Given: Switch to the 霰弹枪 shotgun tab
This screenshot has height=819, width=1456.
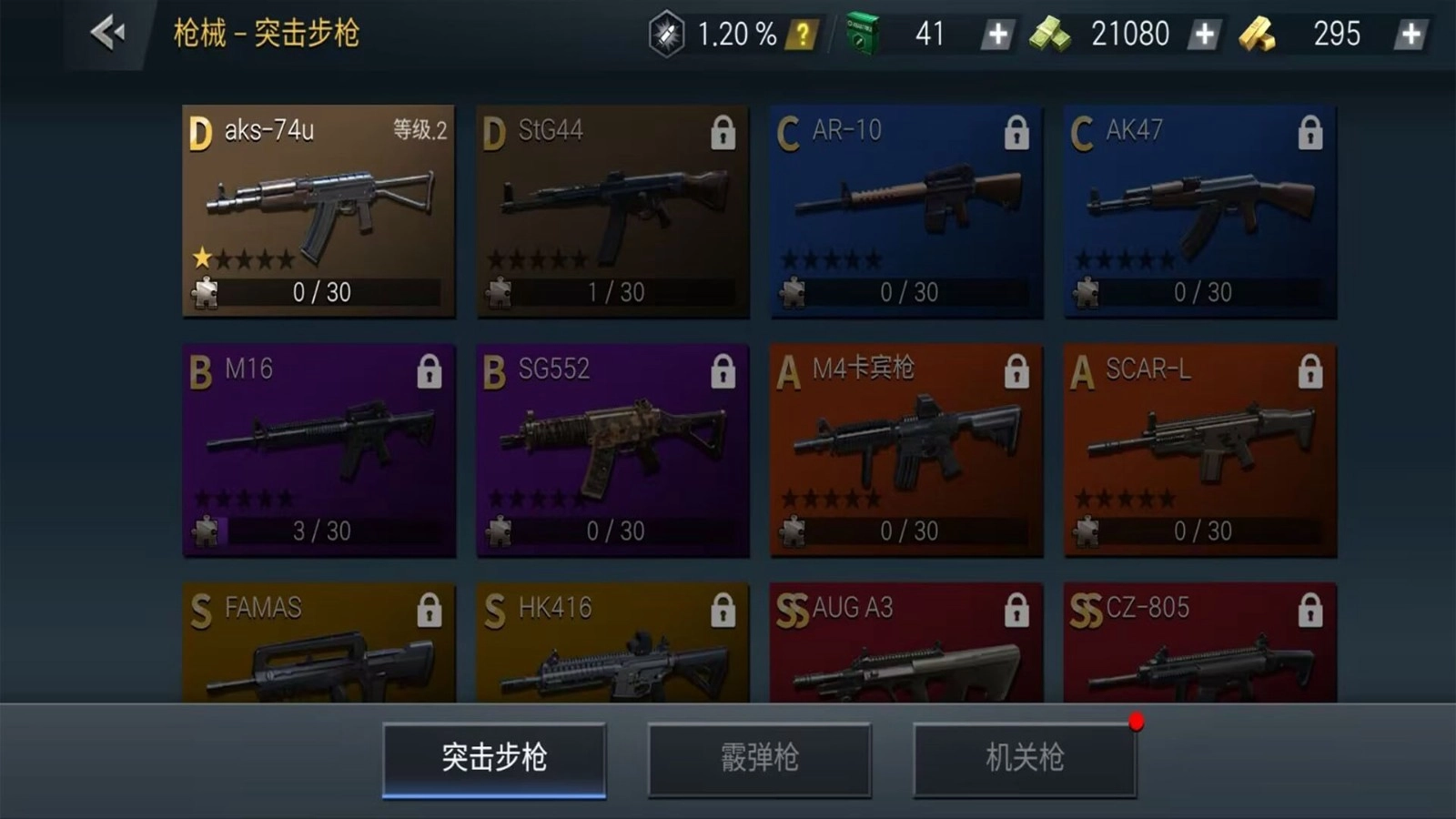Looking at the screenshot, I should [x=761, y=759].
